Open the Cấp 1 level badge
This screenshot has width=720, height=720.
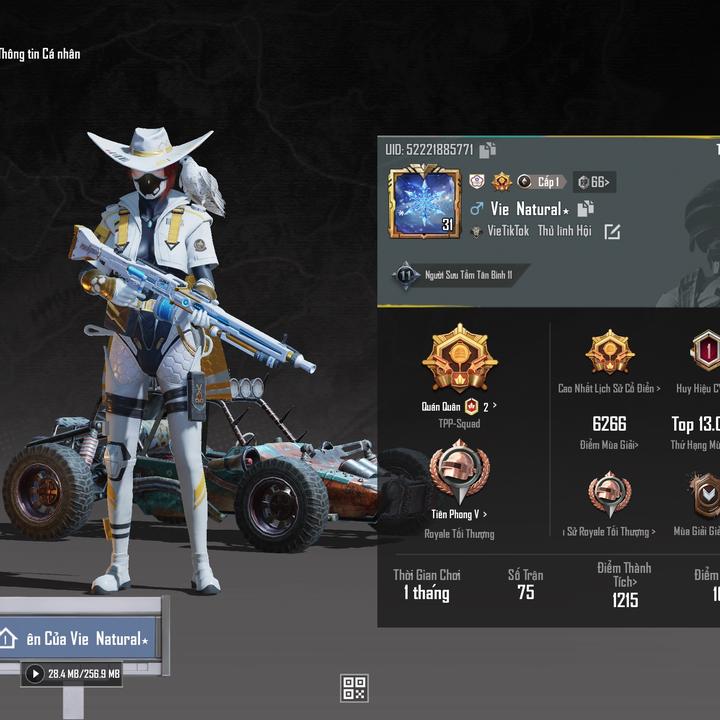point(541,182)
